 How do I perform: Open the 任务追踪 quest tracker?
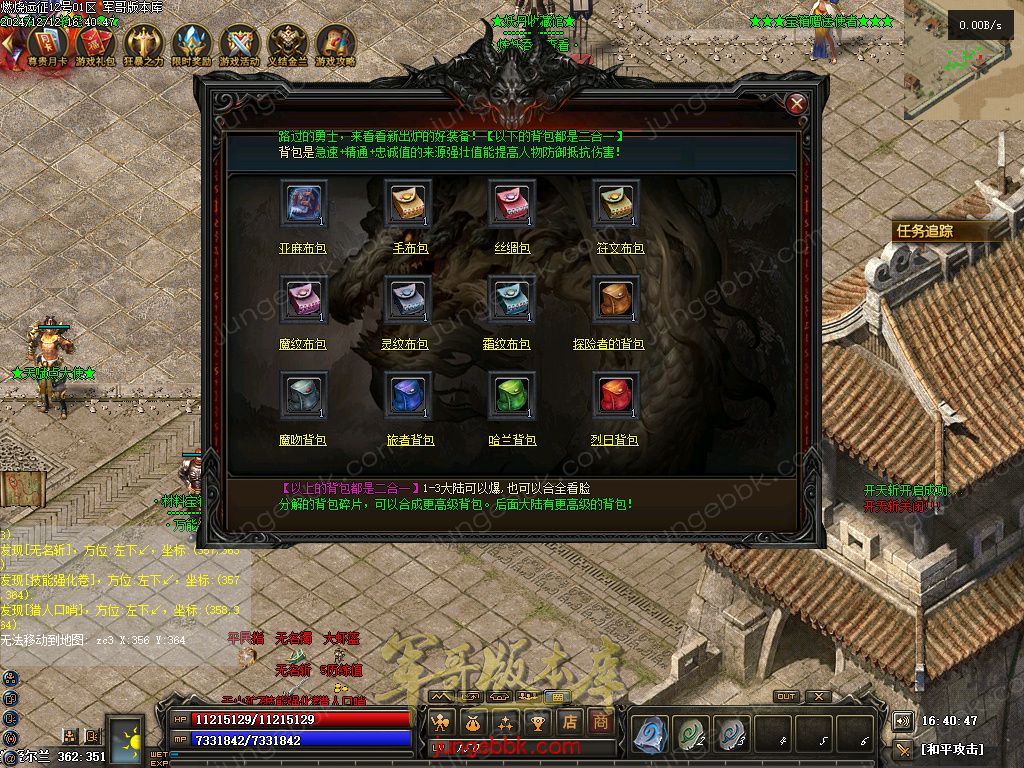pyautogui.click(x=926, y=231)
